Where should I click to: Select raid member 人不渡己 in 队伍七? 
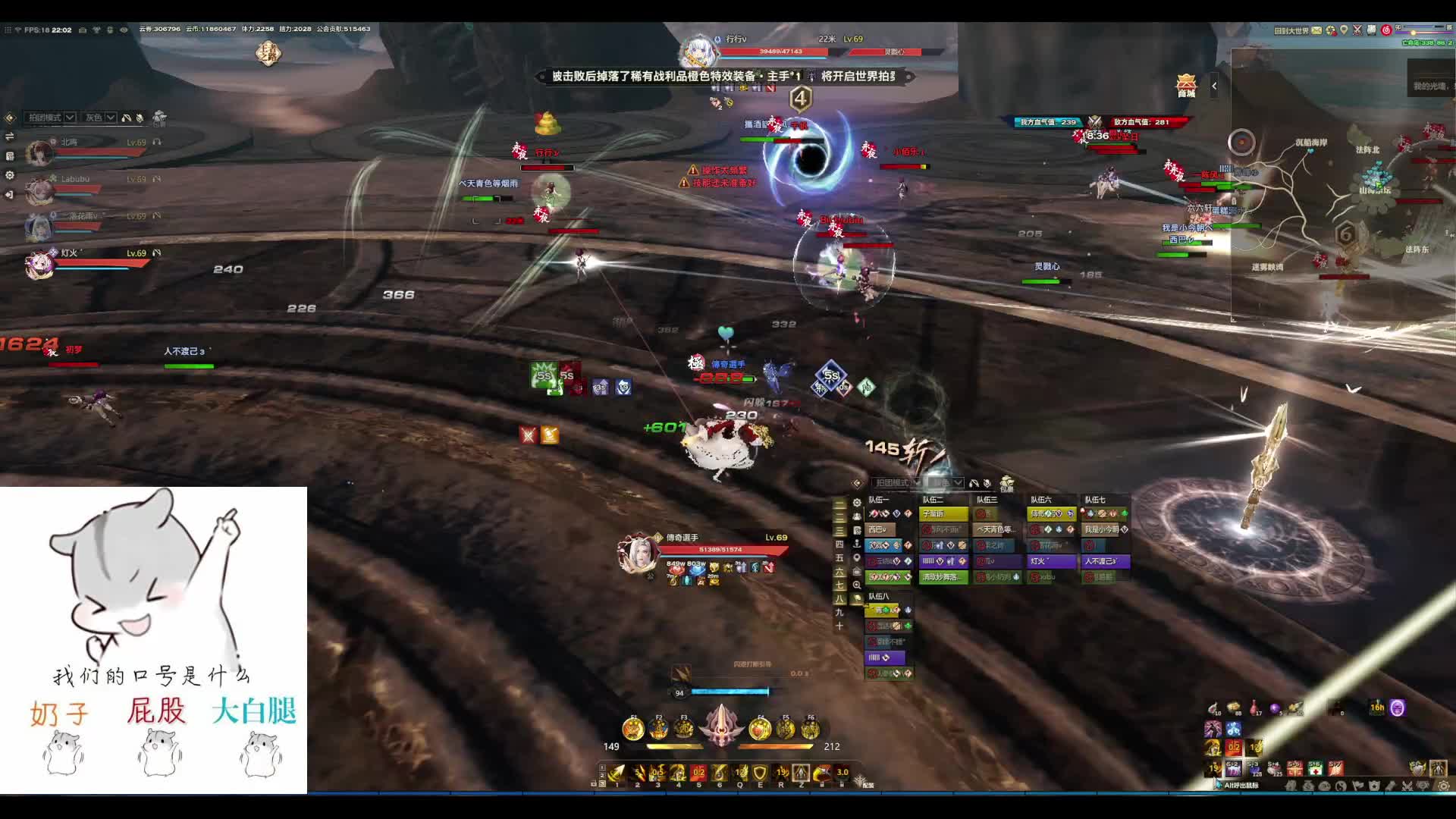pyautogui.click(x=1106, y=561)
